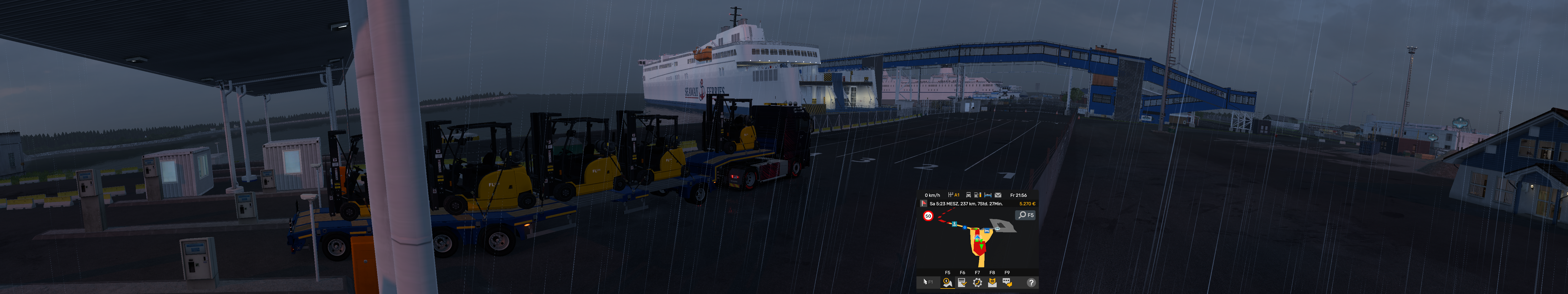Screen dimensions: 1568x294
Task: Show the yellow mail messages tab
Action: (x=992, y=282)
